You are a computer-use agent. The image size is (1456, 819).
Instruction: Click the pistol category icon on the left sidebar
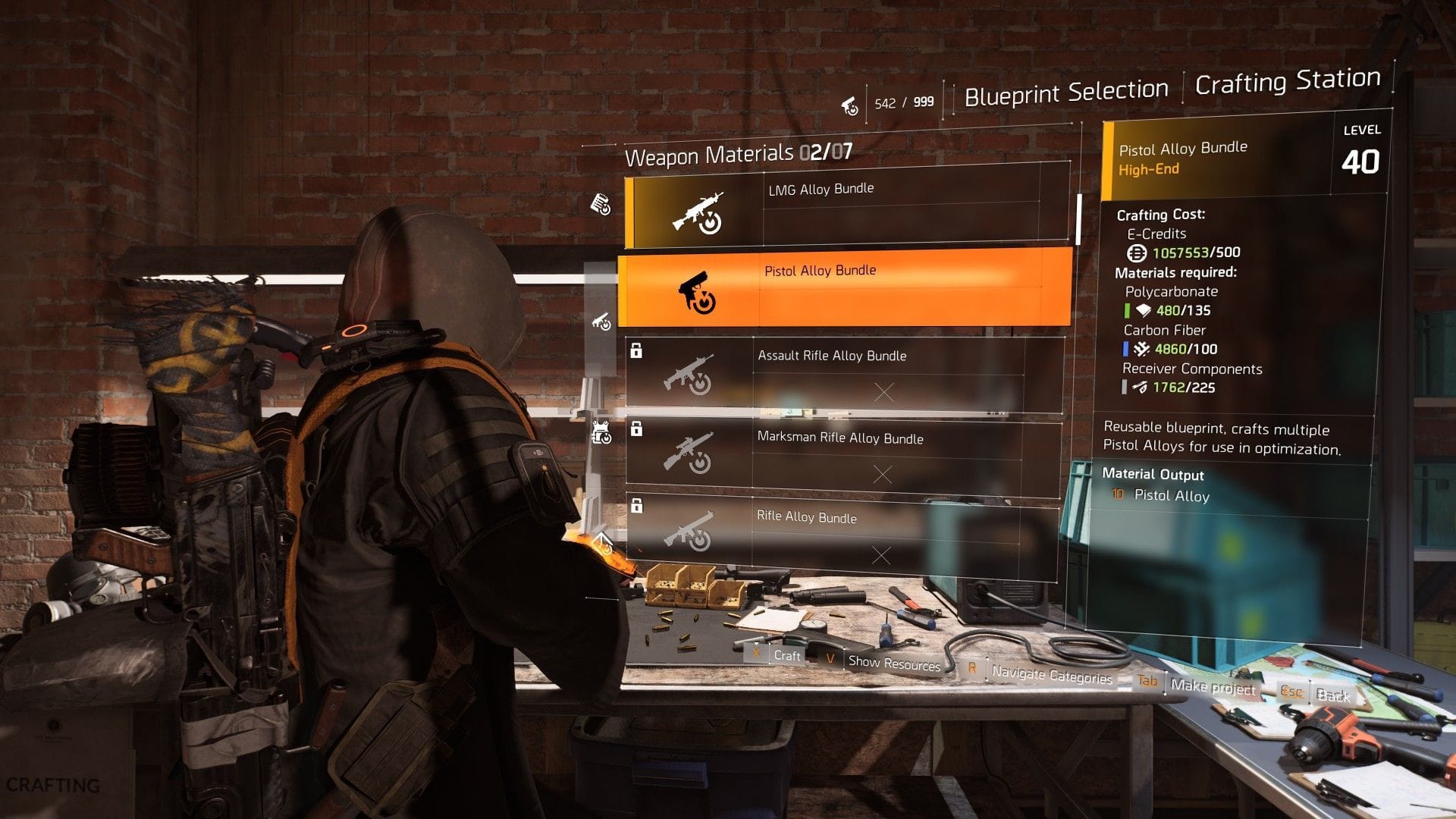click(600, 322)
